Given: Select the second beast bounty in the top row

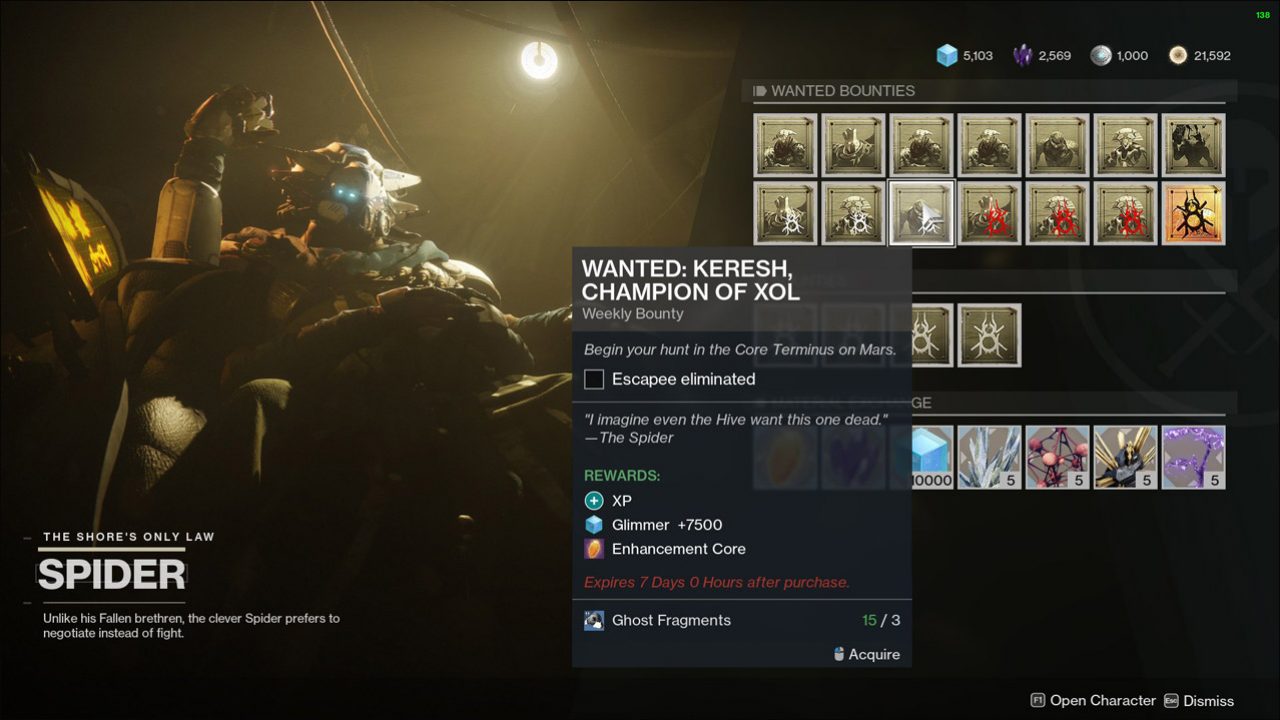Looking at the screenshot, I should [853, 144].
